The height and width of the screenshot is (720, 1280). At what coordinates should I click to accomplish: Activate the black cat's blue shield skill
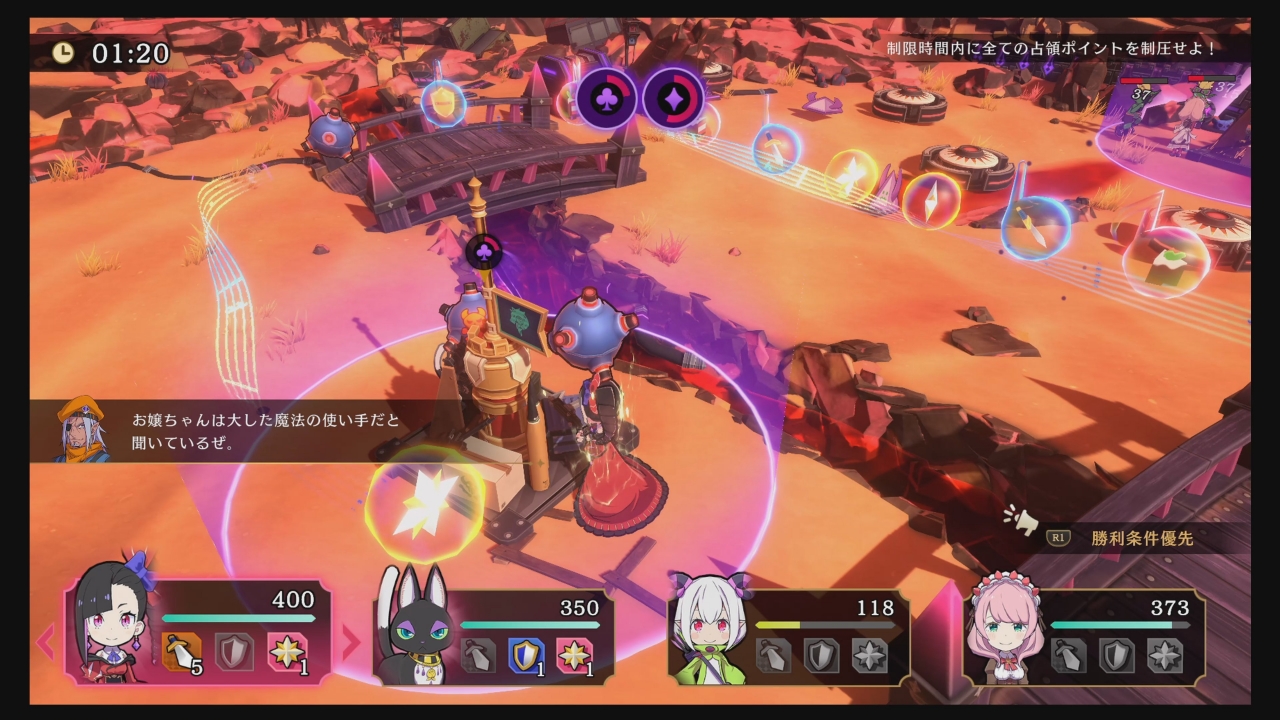coord(526,656)
